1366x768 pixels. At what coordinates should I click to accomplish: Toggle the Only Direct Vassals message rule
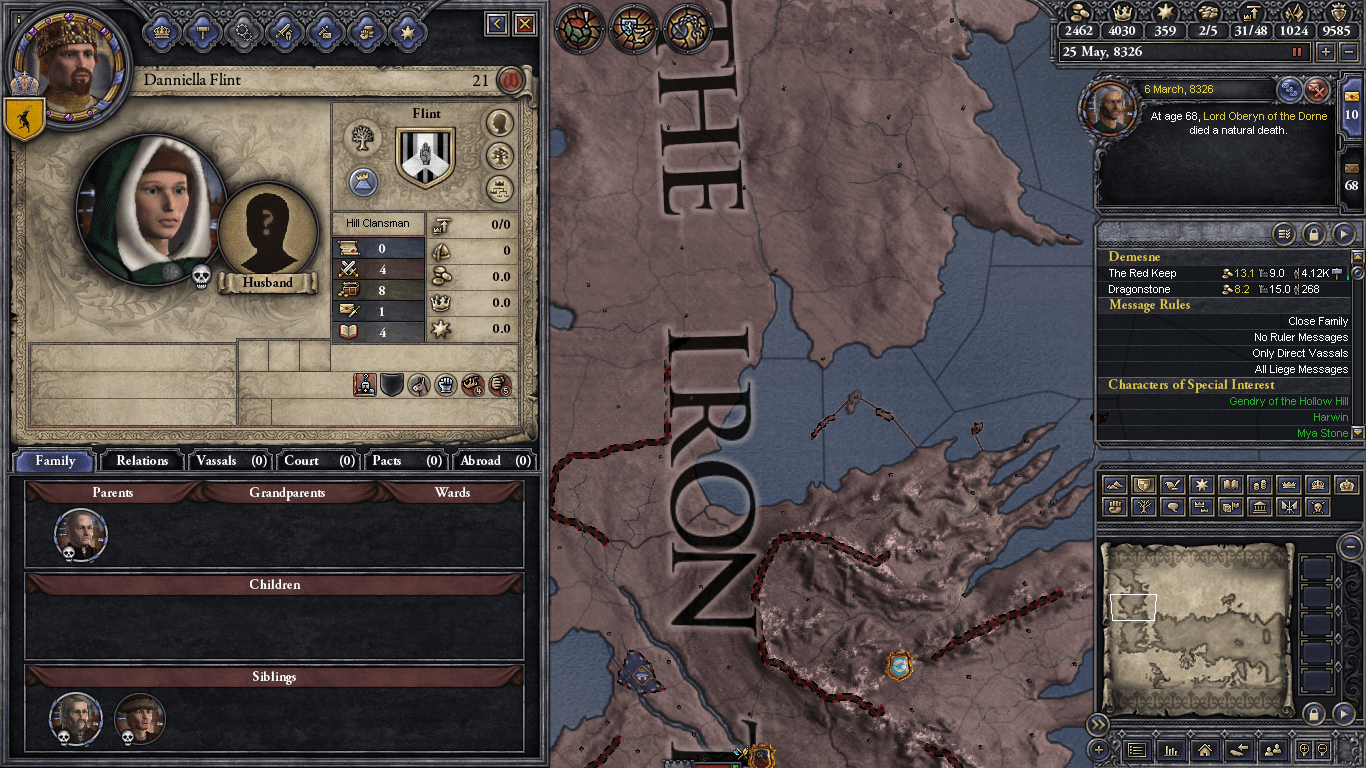pos(1299,353)
